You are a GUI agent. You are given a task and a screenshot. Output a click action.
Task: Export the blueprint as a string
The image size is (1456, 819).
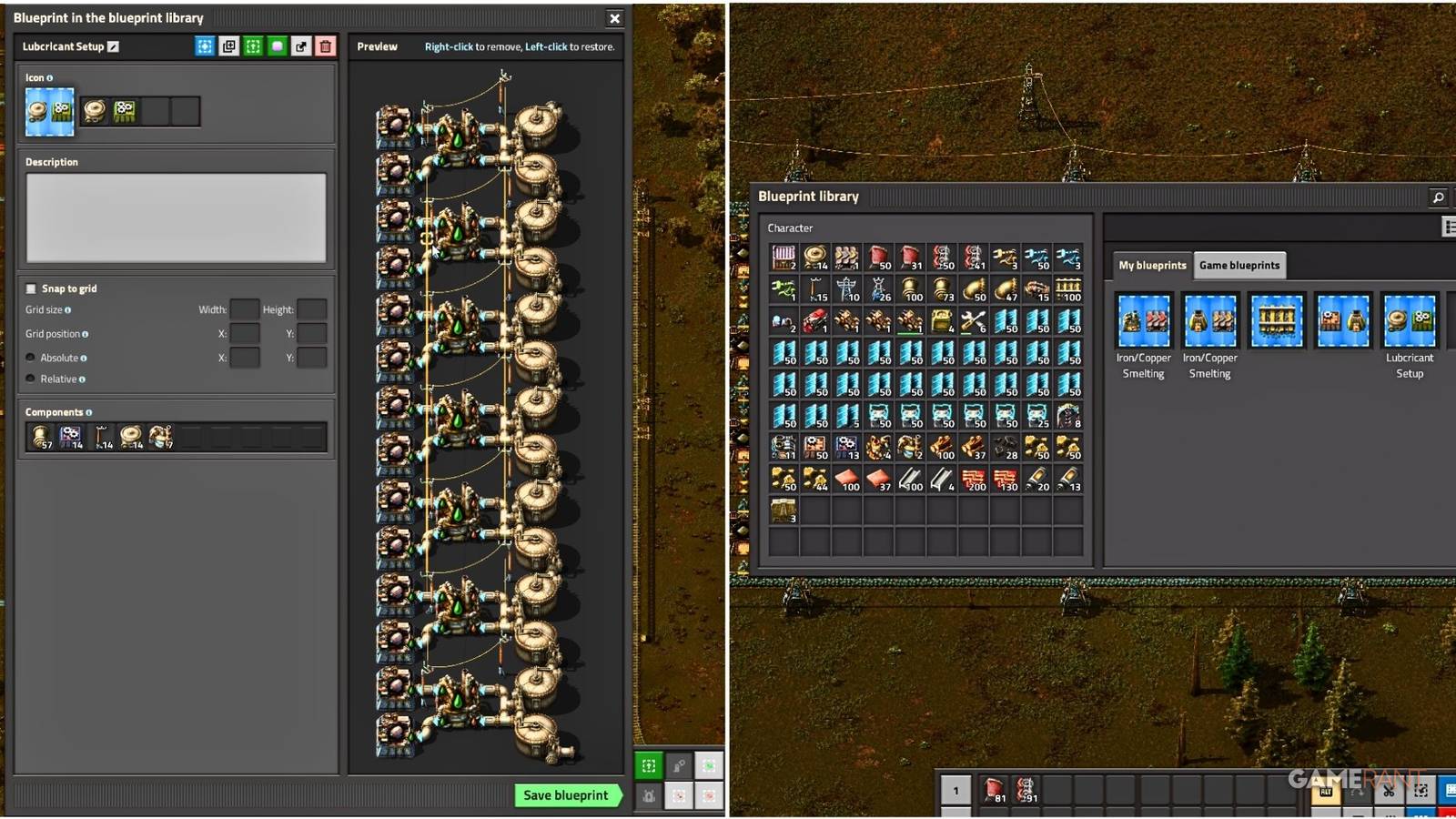tap(301, 45)
